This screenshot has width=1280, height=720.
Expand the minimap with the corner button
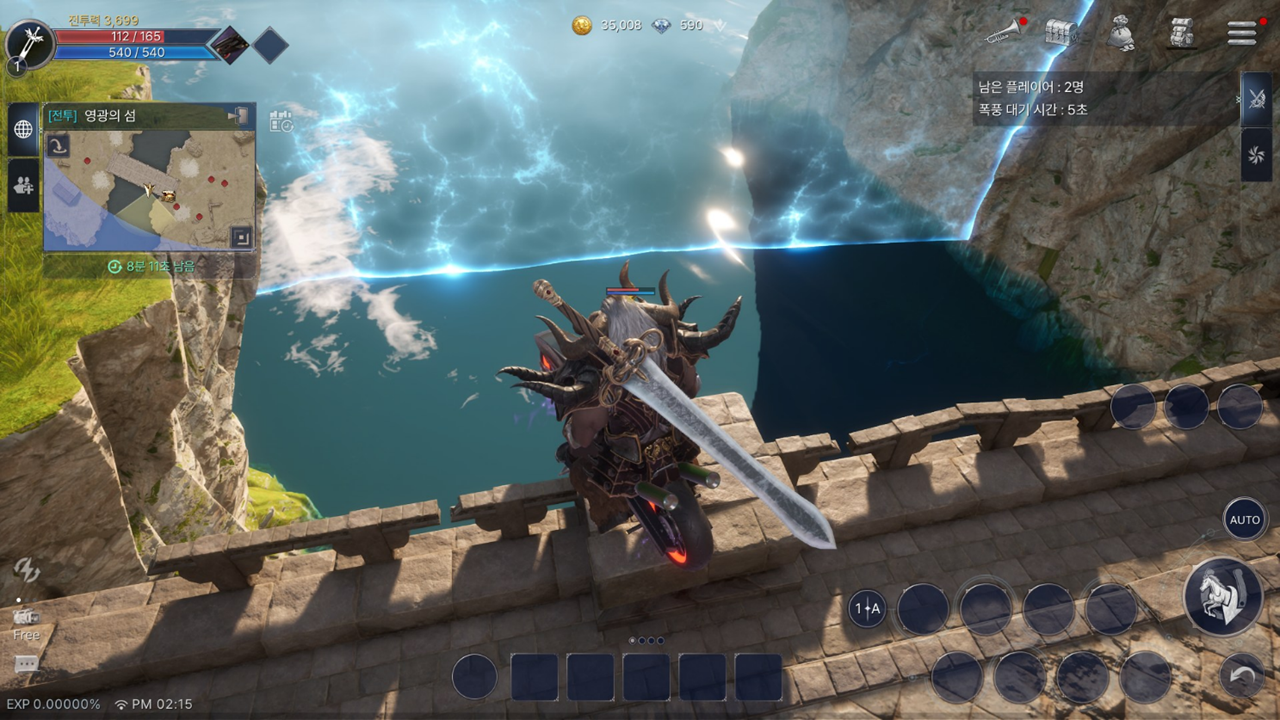[240, 237]
